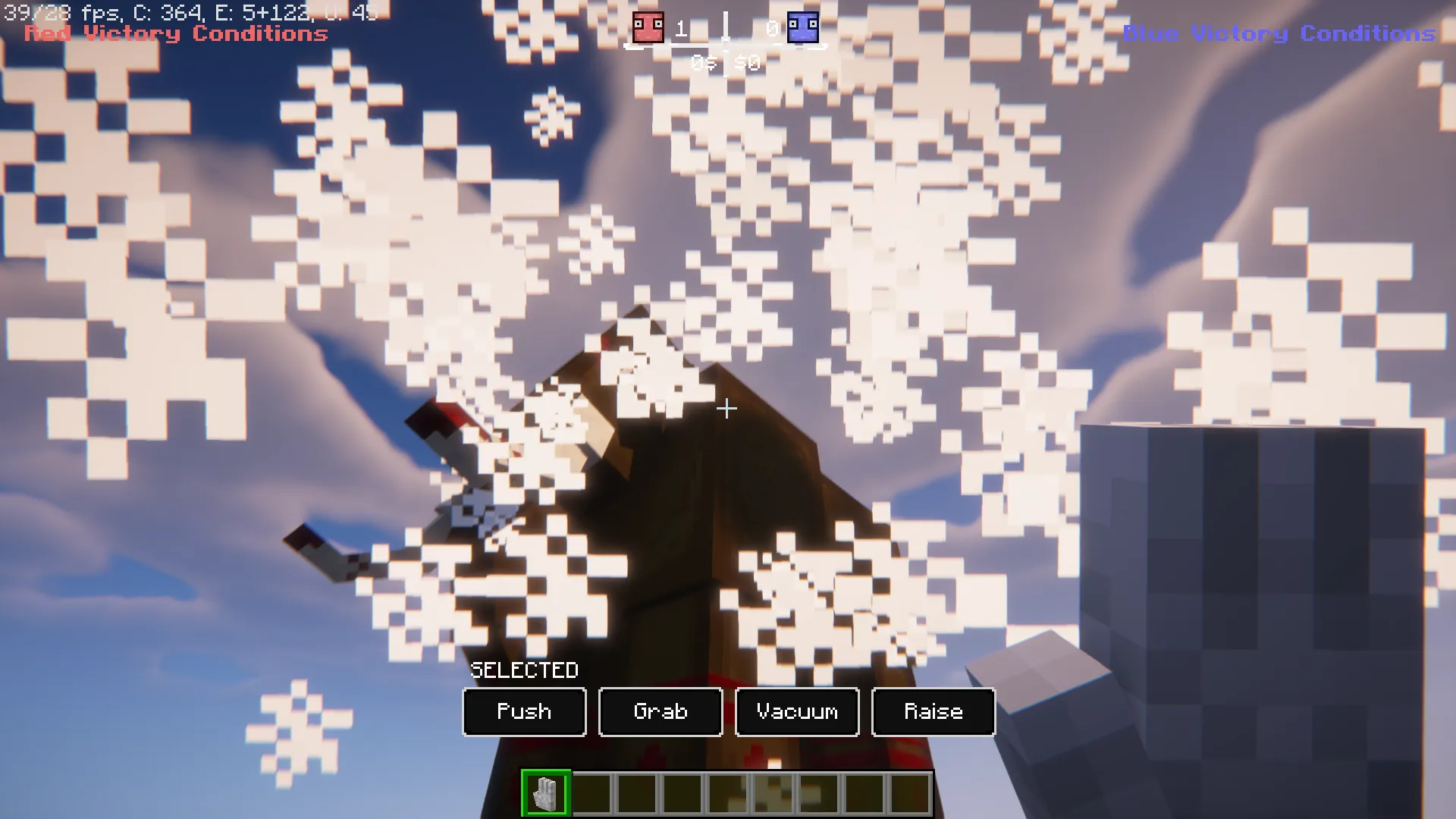Switch to Grab mode
Screen dimensions: 1456x819
point(660,712)
